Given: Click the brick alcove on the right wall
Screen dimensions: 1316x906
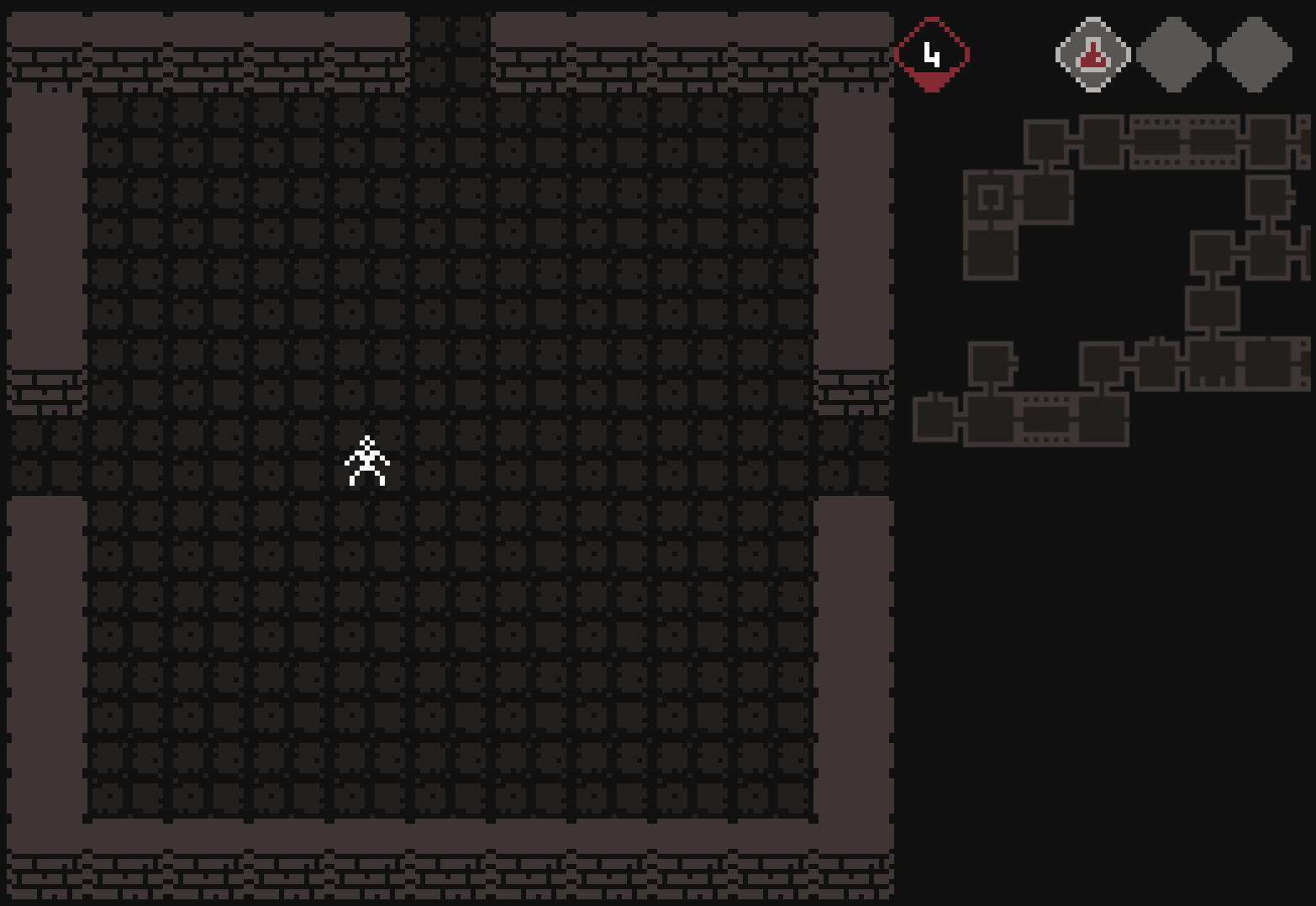Looking at the screenshot, I should pyautogui.click(x=853, y=391).
